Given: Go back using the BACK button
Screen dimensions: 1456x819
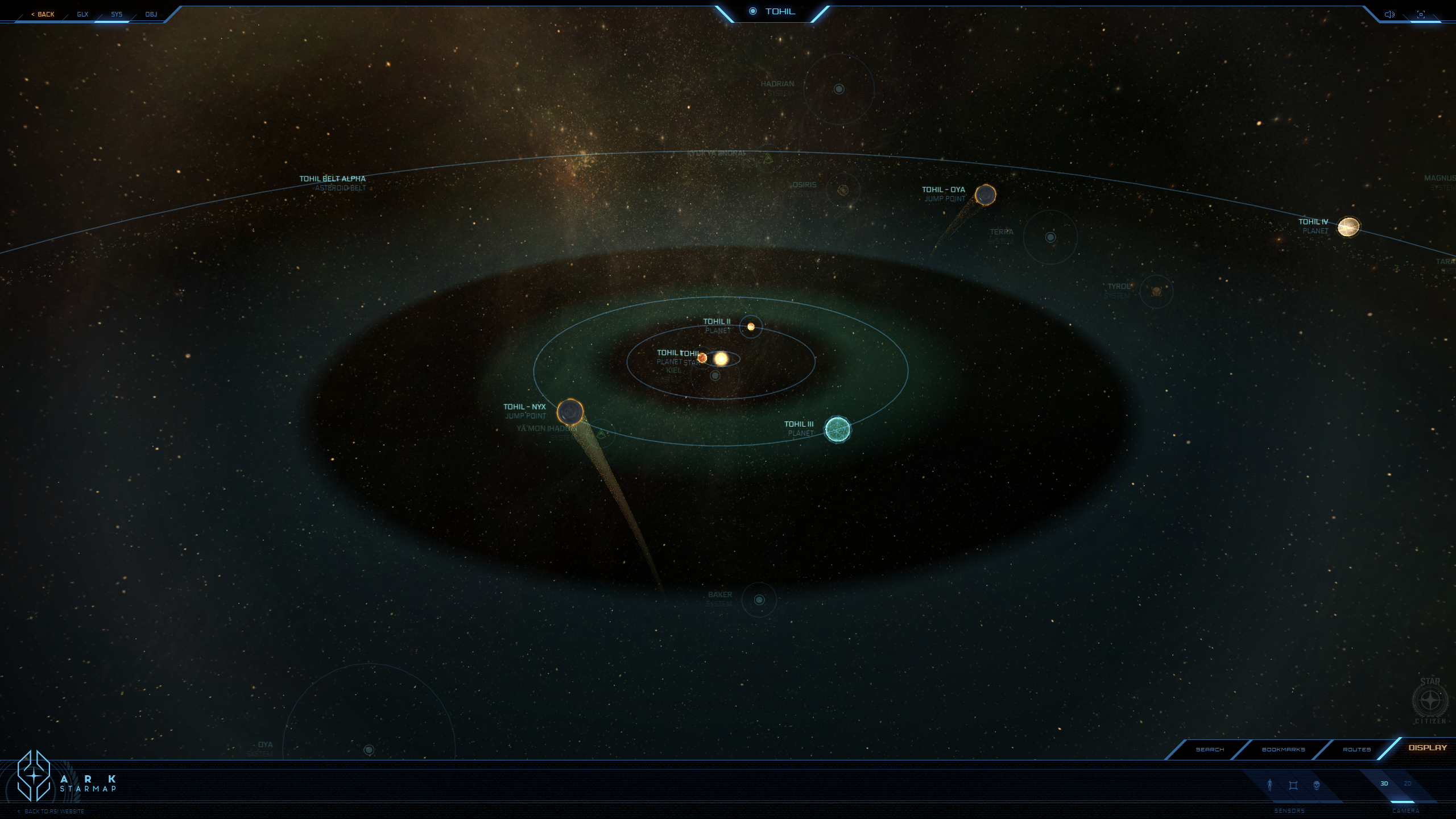Looking at the screenshot, I should (x=43, y=14).
